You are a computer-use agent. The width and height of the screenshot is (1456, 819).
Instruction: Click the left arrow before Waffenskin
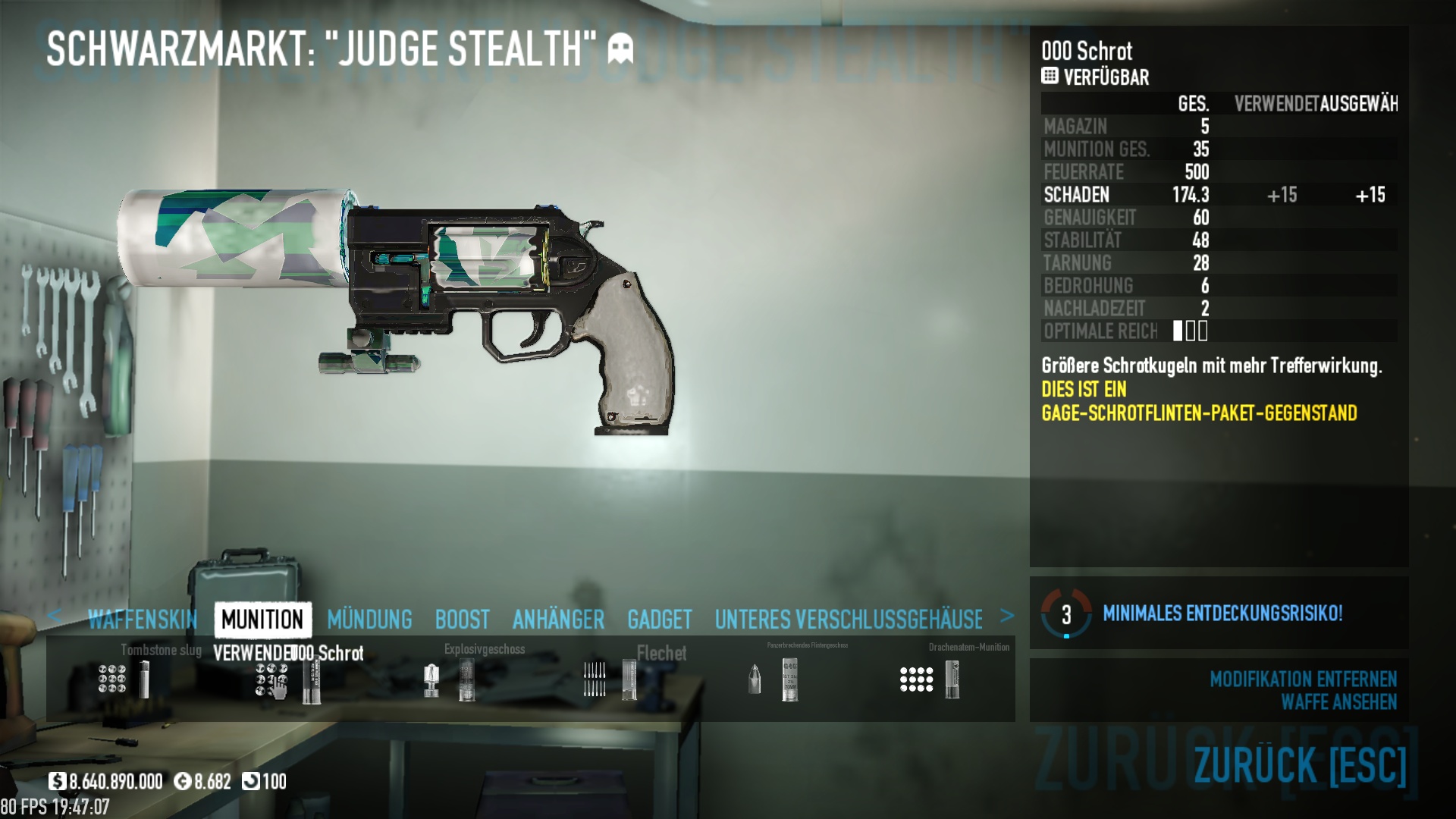[54, 616]
